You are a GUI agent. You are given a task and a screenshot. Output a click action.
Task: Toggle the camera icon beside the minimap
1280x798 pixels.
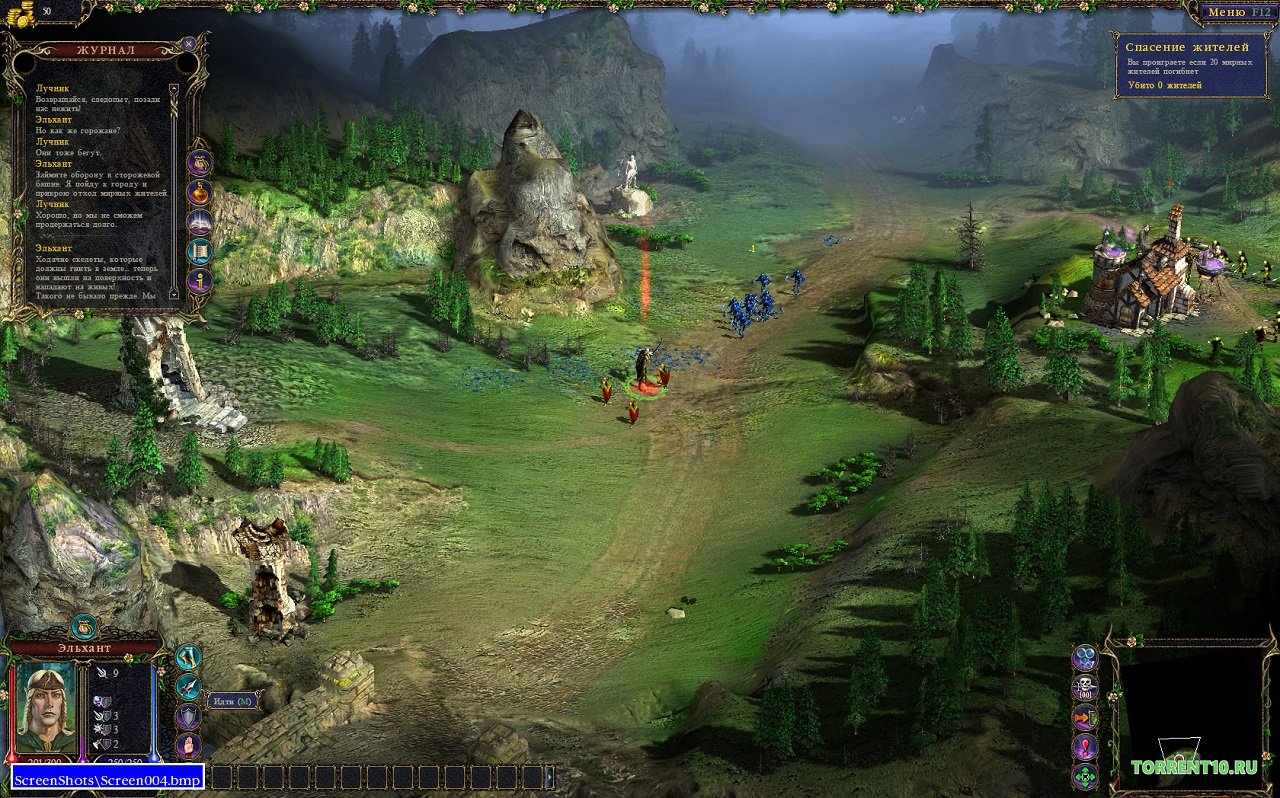[1085, 658]
